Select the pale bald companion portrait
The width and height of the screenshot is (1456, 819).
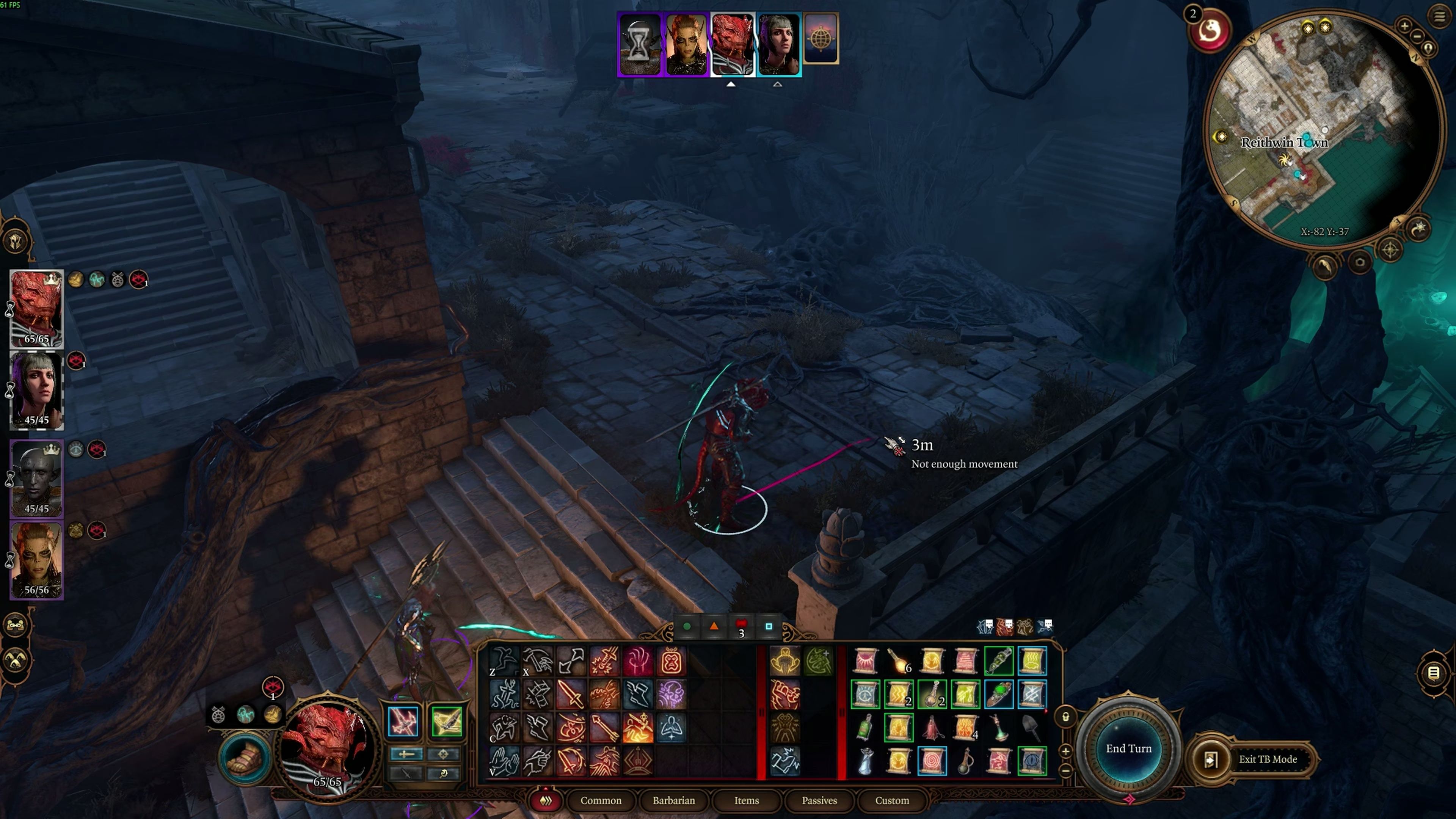pyautogui.click(x=37, y=478)
